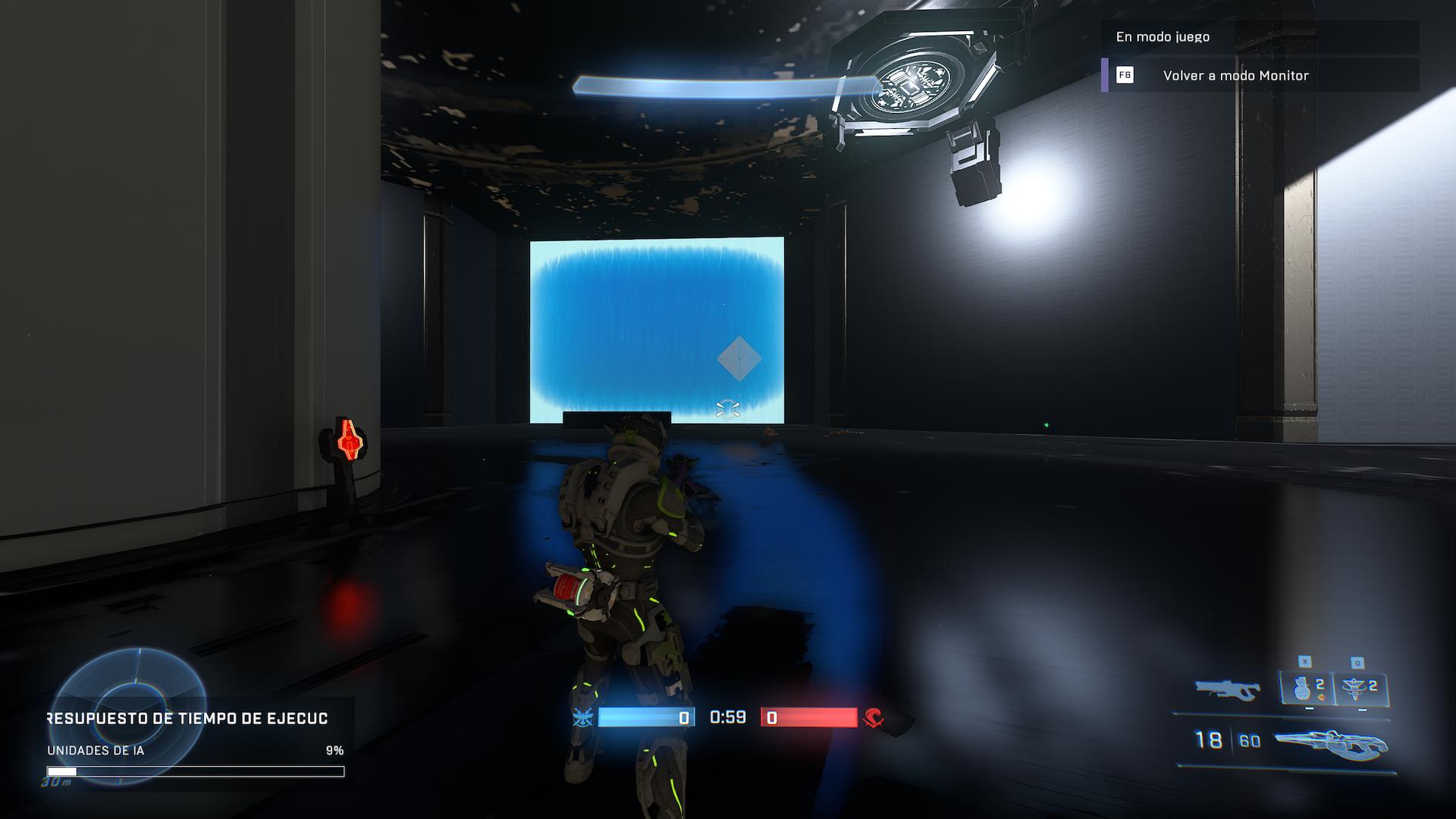Image resolution: width=1456 pixels, height=819 pixels.
Task: Switch to the secondary weapon silhouette icon
Action: [x=1226, y=689]
